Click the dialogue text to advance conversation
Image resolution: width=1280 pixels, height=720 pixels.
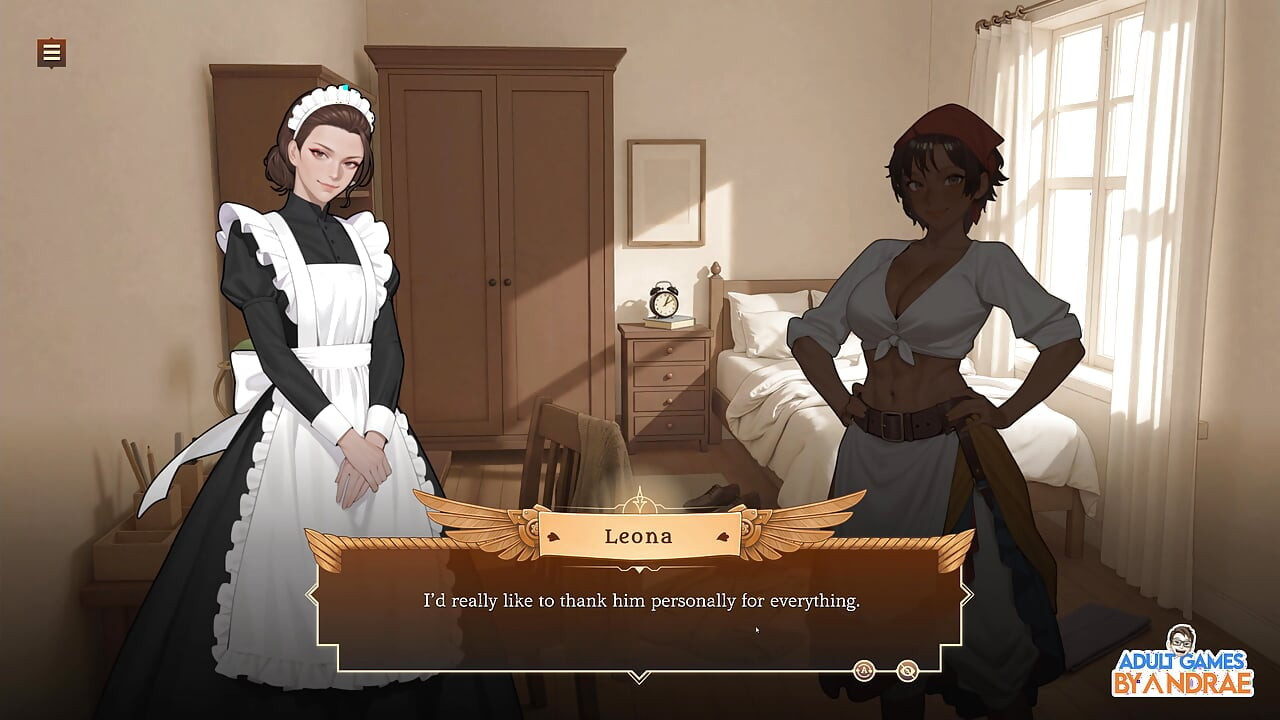640,601
